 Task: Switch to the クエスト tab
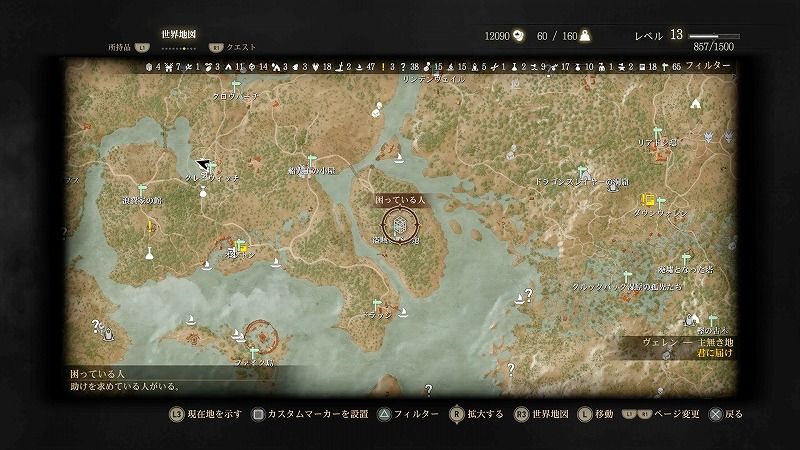(x=242, y=47)
